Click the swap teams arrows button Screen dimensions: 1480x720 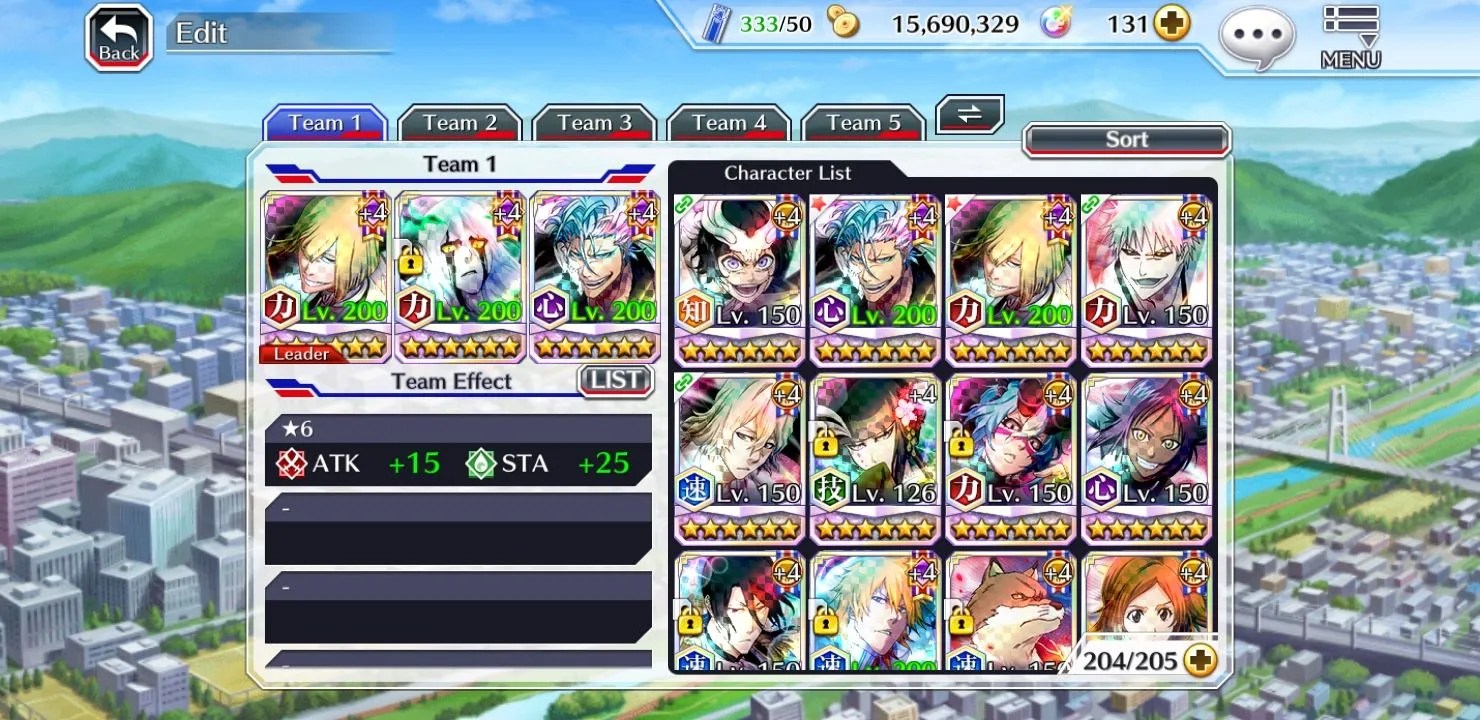click(969, 114)
